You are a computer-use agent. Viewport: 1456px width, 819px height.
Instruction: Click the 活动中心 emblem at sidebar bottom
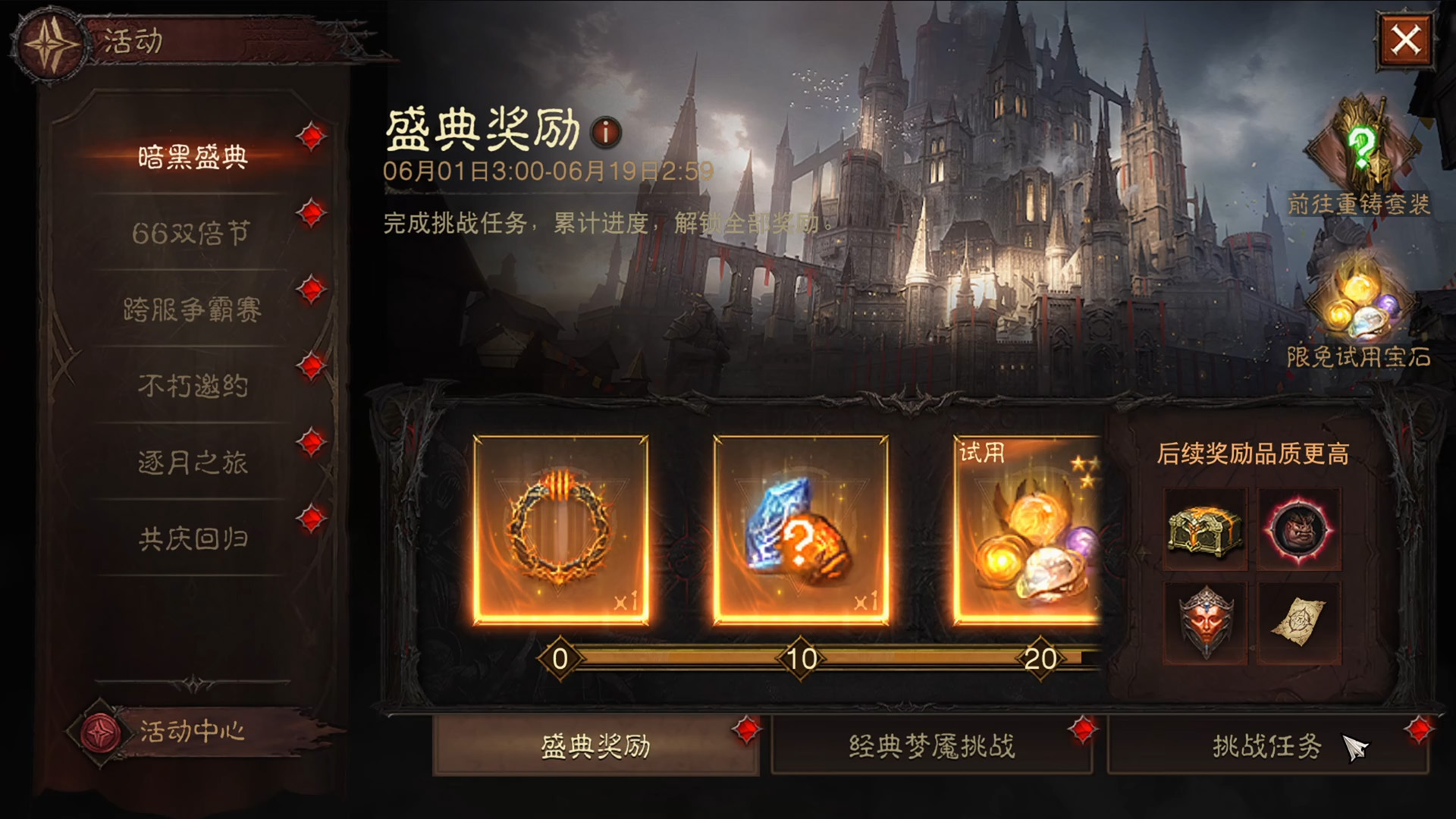pos(99,732)
